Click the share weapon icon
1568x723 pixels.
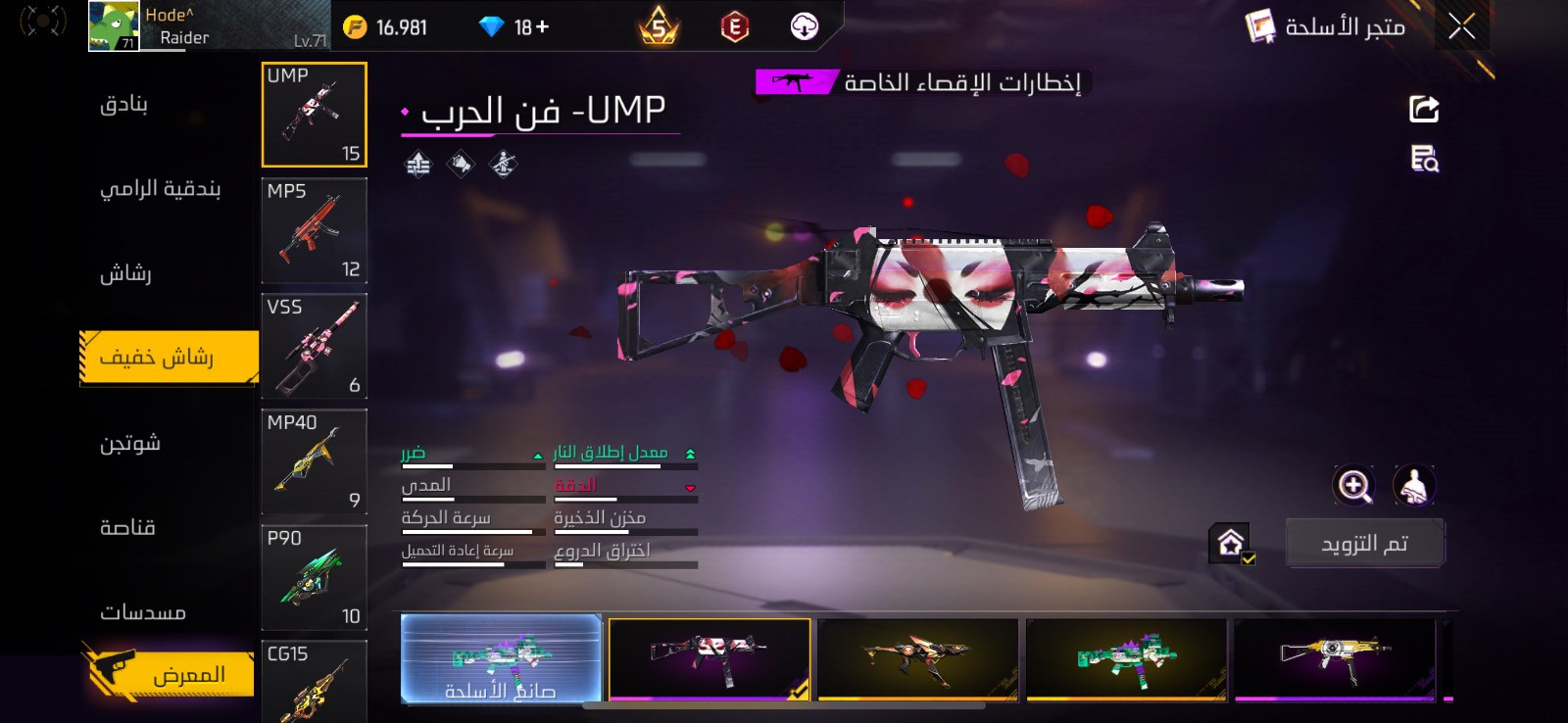(1423, 108)
